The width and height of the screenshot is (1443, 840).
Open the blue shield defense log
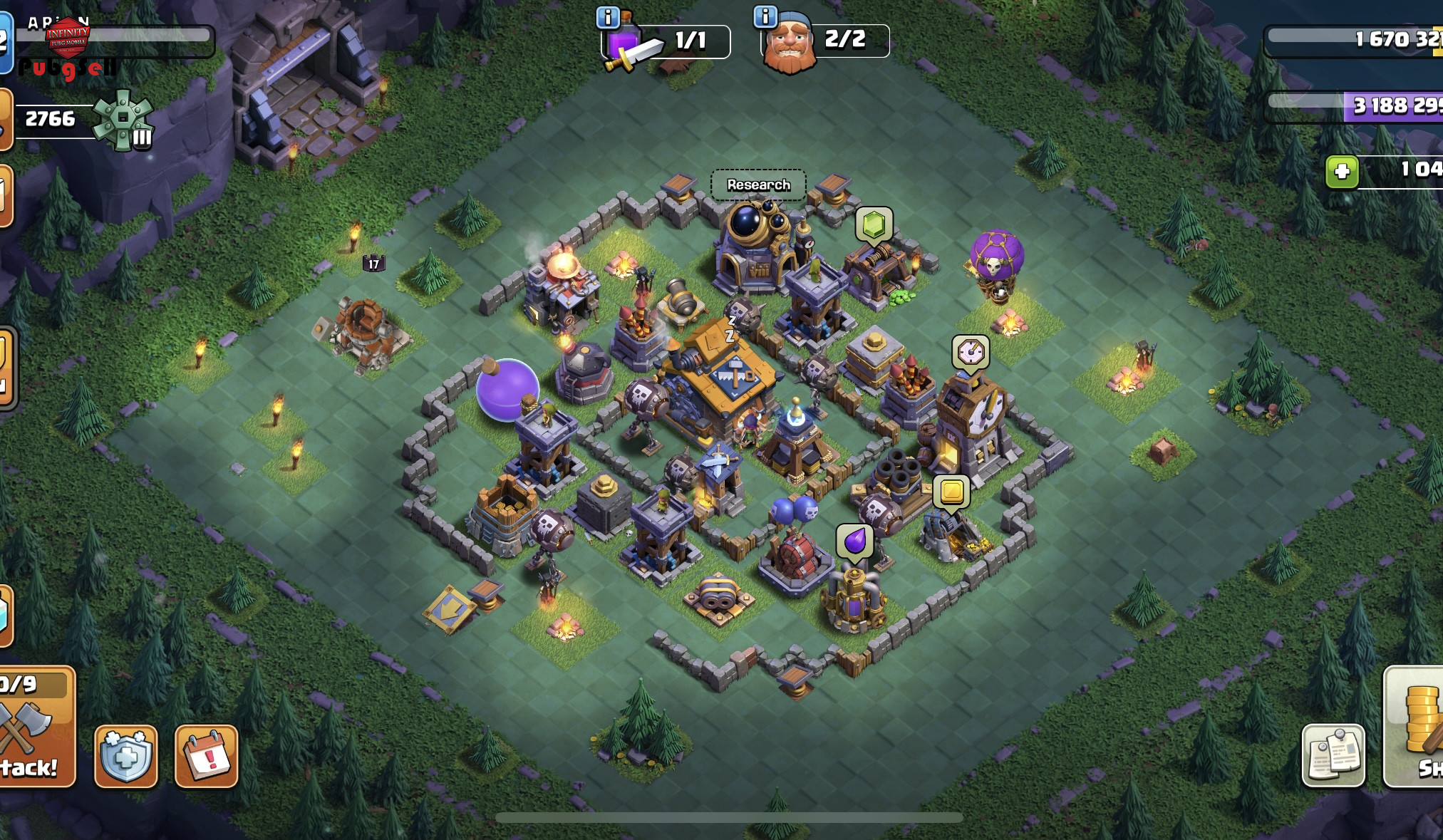(125, 756)
